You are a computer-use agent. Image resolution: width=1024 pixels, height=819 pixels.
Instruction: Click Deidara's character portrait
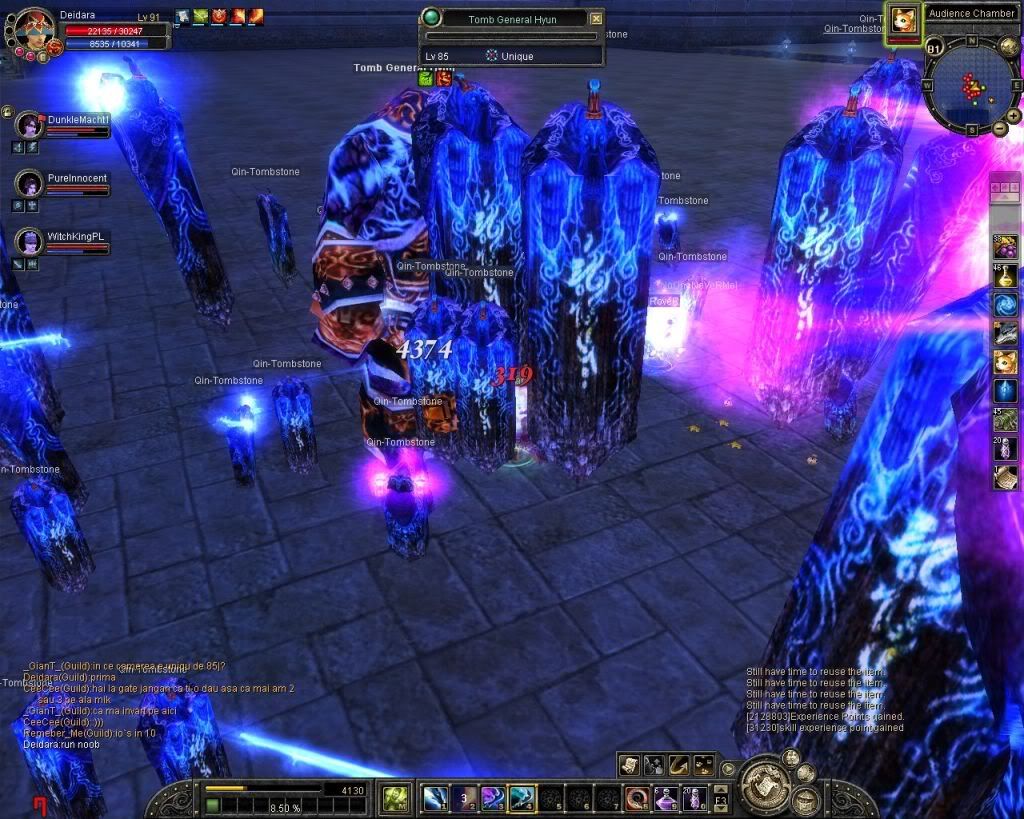(32, 28)
